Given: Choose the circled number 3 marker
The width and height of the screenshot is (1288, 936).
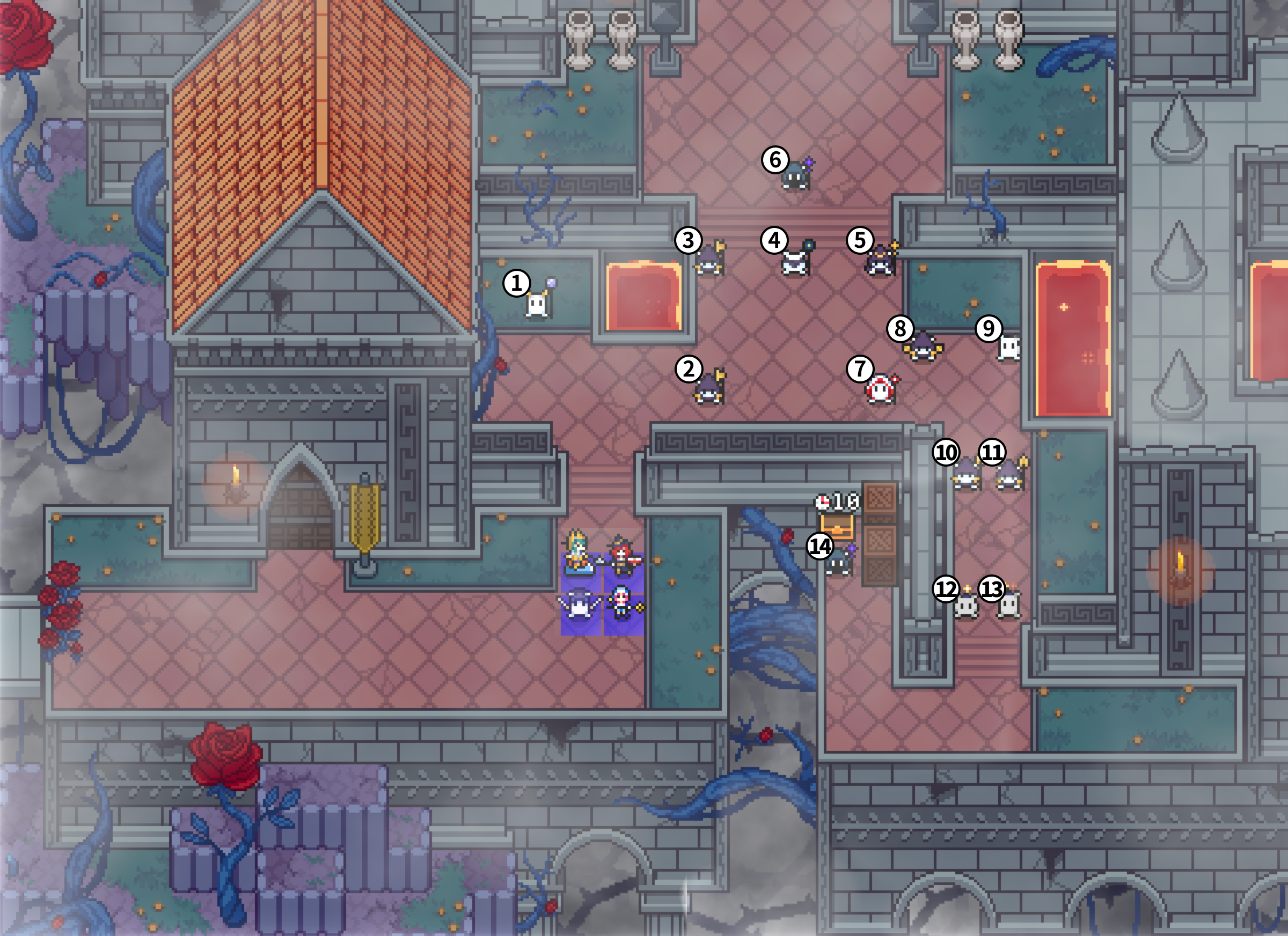Looking at the screenshot, I should tap(689, 240).
